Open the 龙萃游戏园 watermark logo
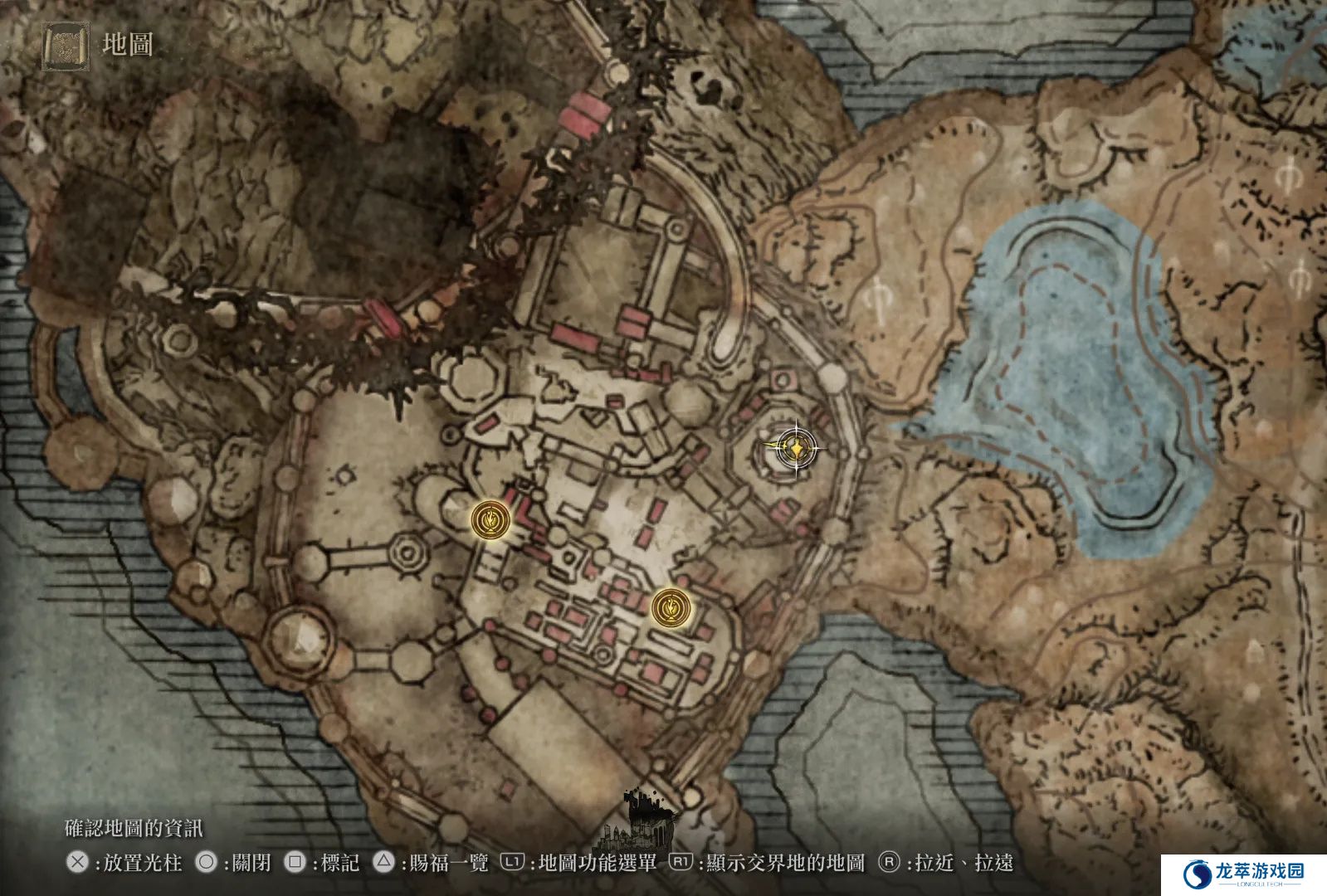Viewport: 1327px width, 896px height. [1243, 874]
